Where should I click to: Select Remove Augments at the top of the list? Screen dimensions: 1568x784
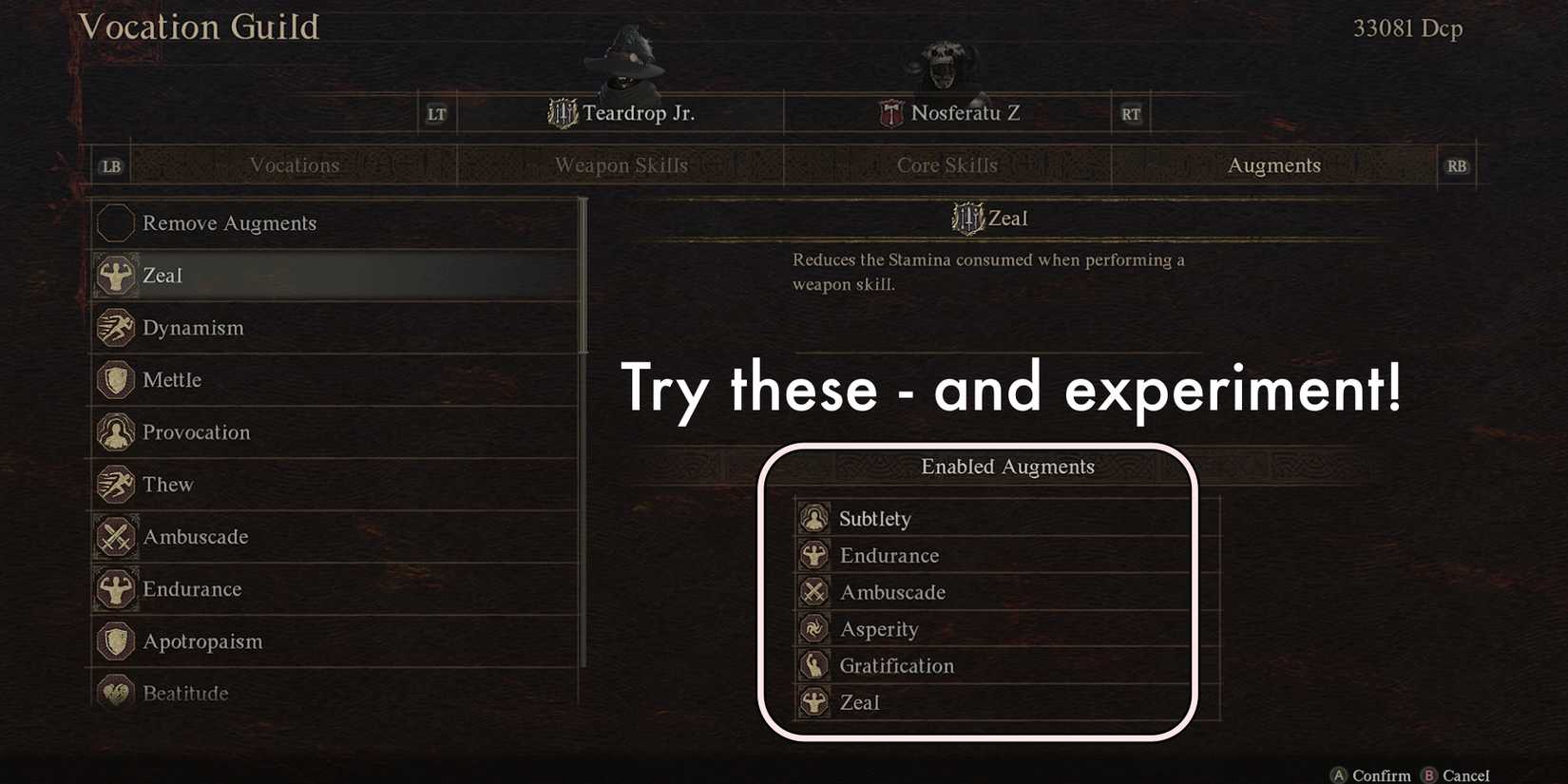pos(228,222)
